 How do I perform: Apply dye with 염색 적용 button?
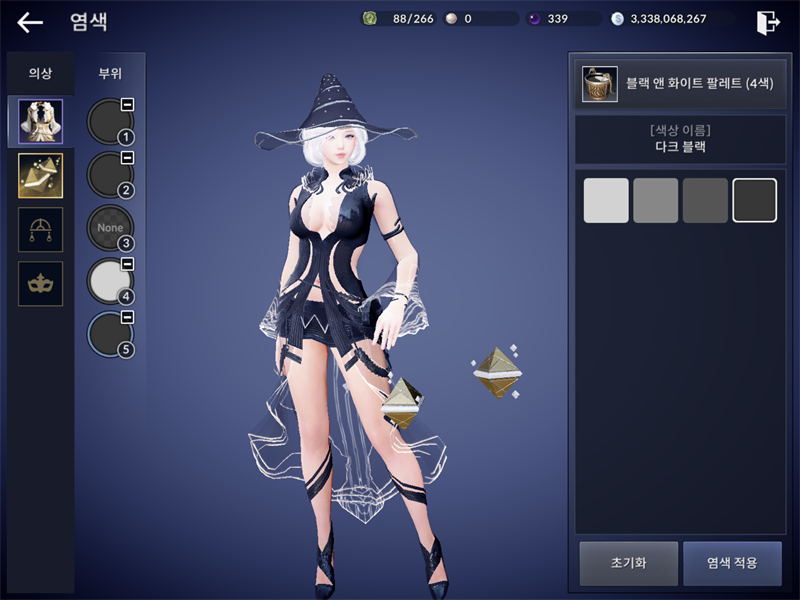(x=732, y=563)
